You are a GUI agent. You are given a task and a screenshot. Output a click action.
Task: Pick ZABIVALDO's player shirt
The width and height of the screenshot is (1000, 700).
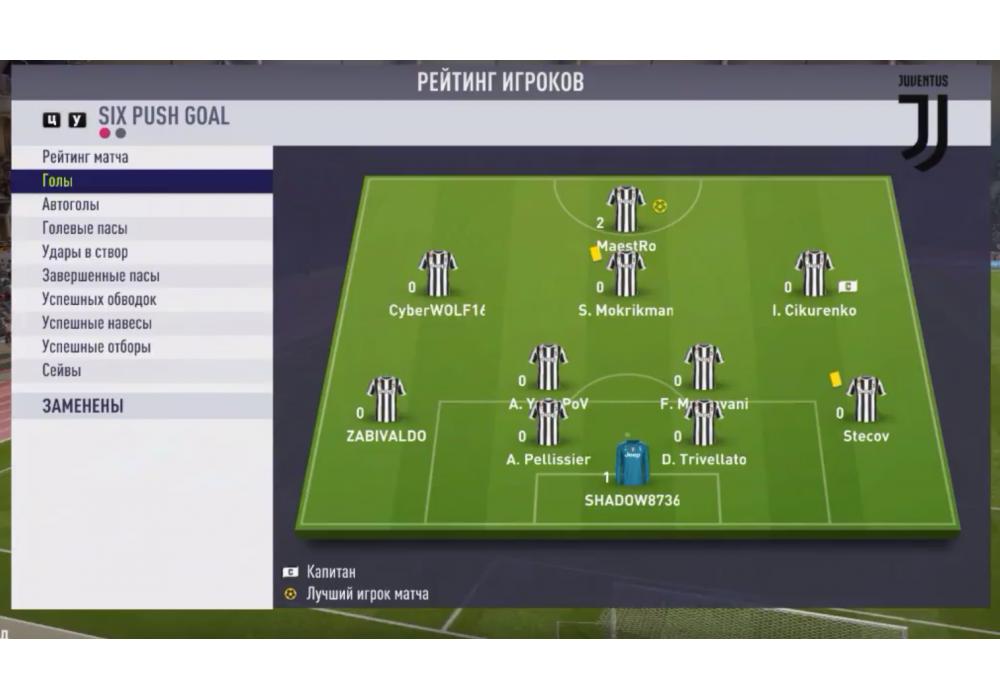[386, 400]
